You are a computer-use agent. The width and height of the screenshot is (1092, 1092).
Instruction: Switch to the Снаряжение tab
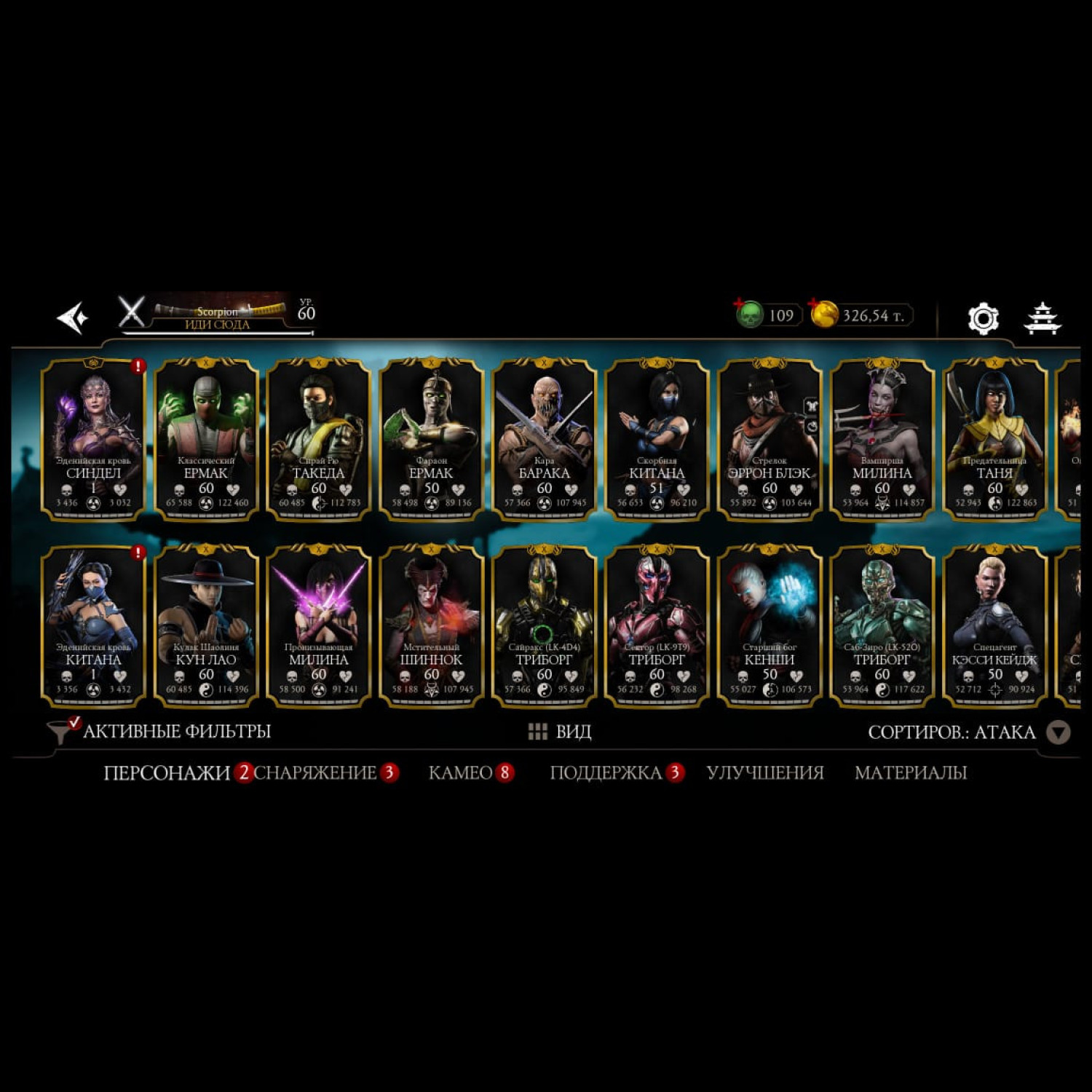pos(315,772)
